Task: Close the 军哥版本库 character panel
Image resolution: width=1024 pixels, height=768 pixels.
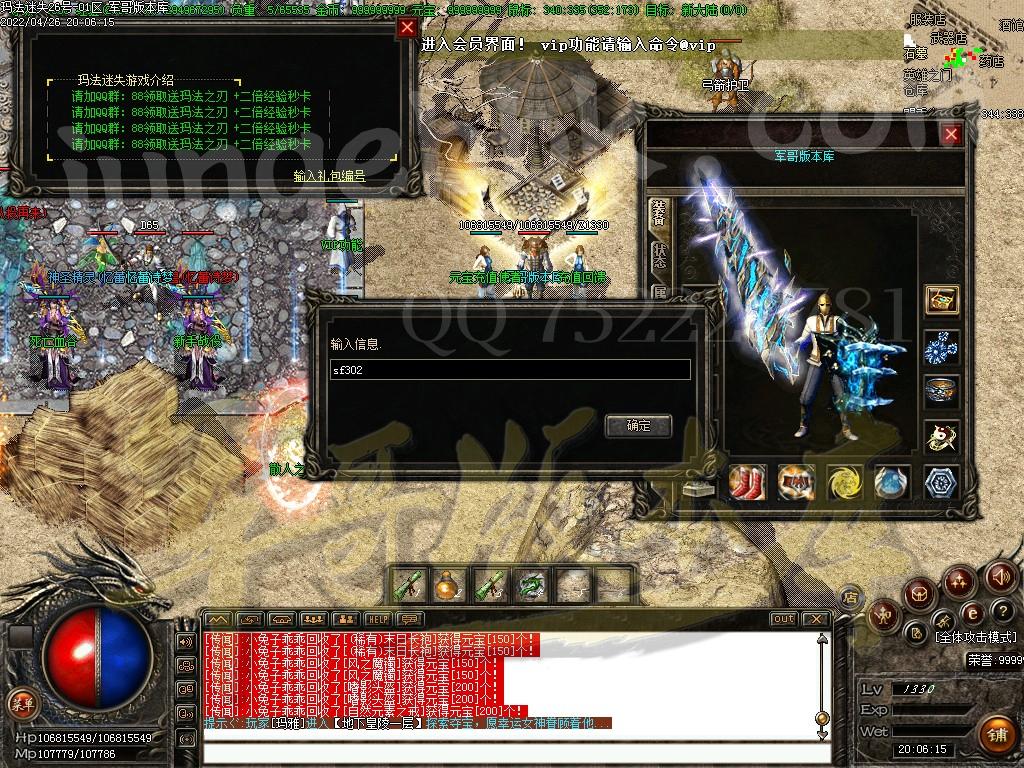Action: (x=951, y=134)
